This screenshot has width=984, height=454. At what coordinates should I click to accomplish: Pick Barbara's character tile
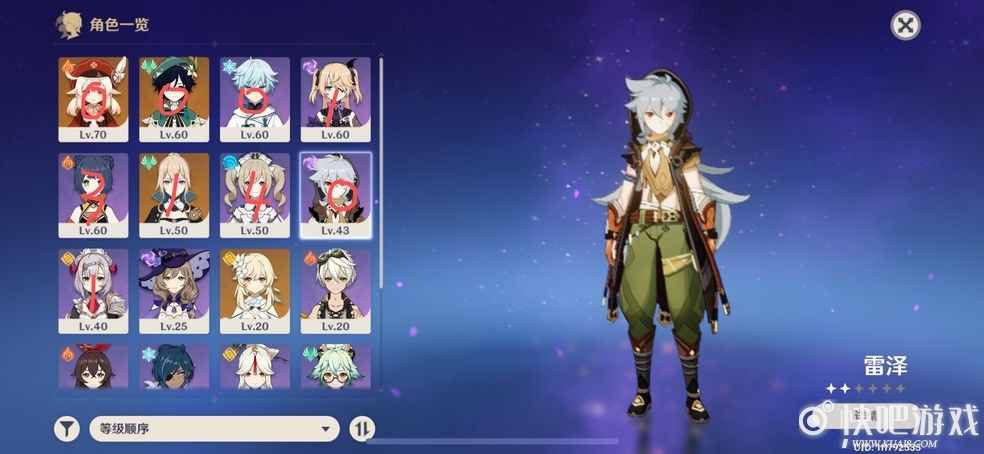pos(255,194)
